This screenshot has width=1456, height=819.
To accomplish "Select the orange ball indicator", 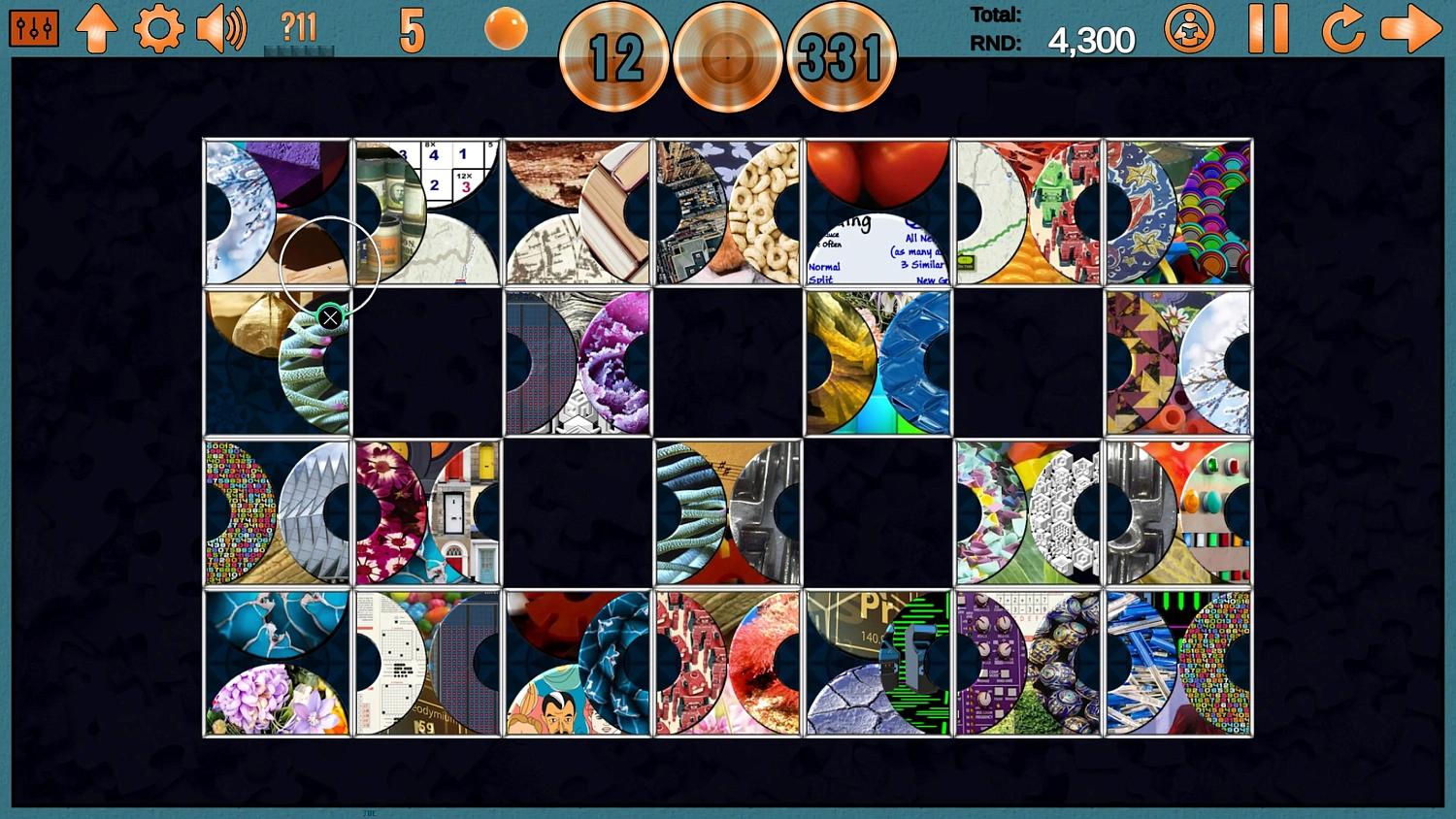I will (504, 29).
